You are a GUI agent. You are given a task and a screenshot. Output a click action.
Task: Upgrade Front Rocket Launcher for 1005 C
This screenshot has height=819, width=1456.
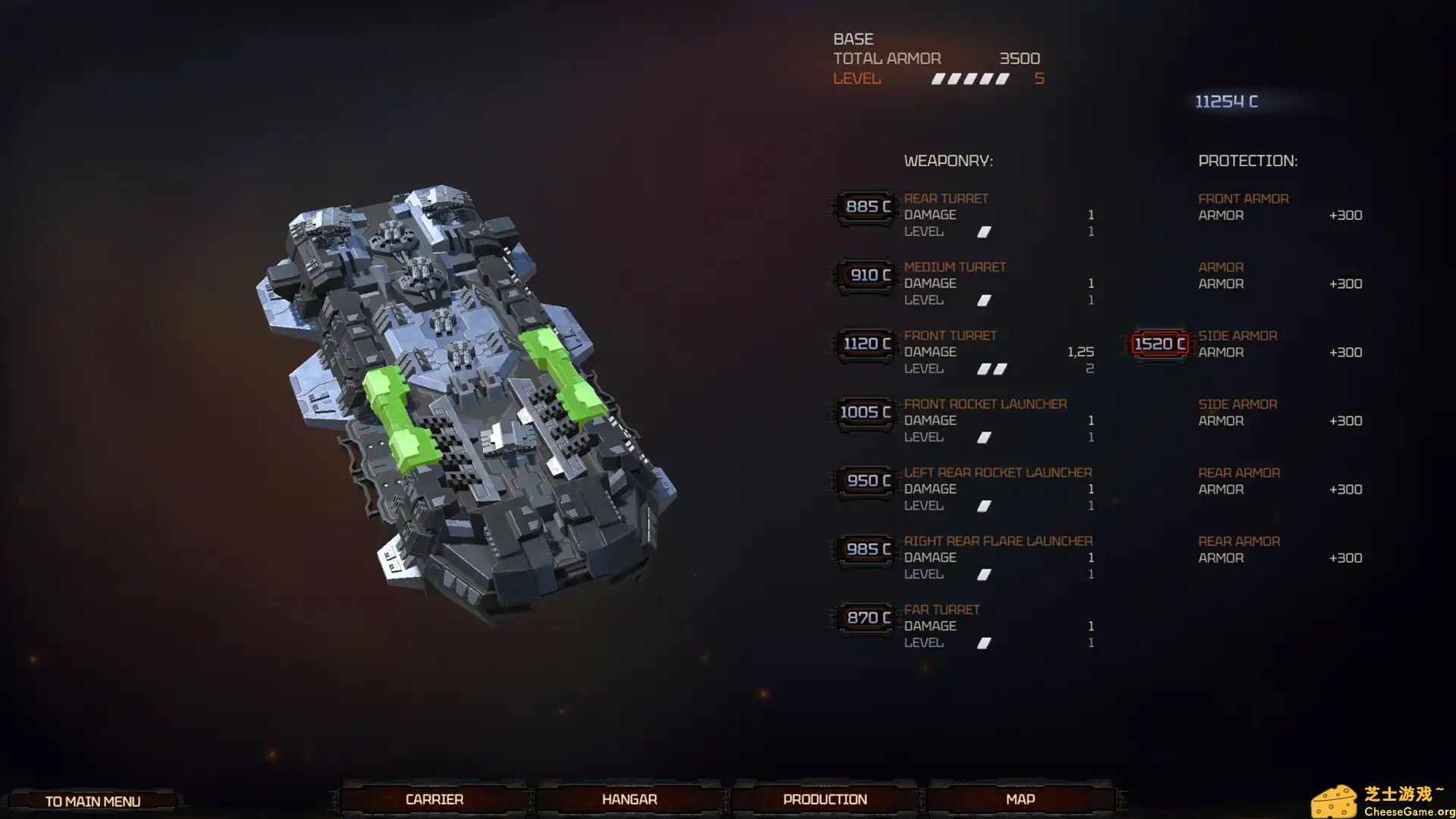[866, 413]
